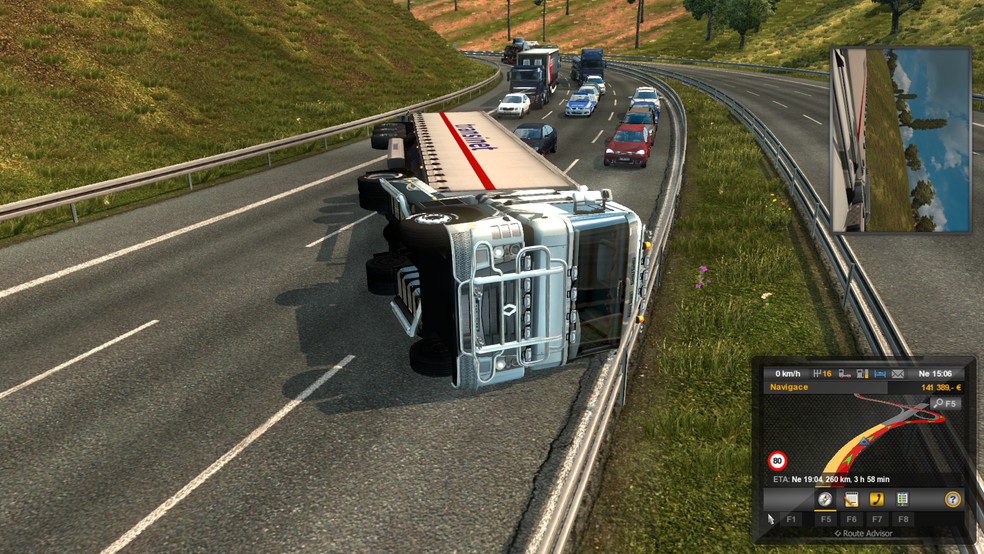Open the navigation compass tab
The width and height of the screenshot is (984, 554).
coord(825,499)
